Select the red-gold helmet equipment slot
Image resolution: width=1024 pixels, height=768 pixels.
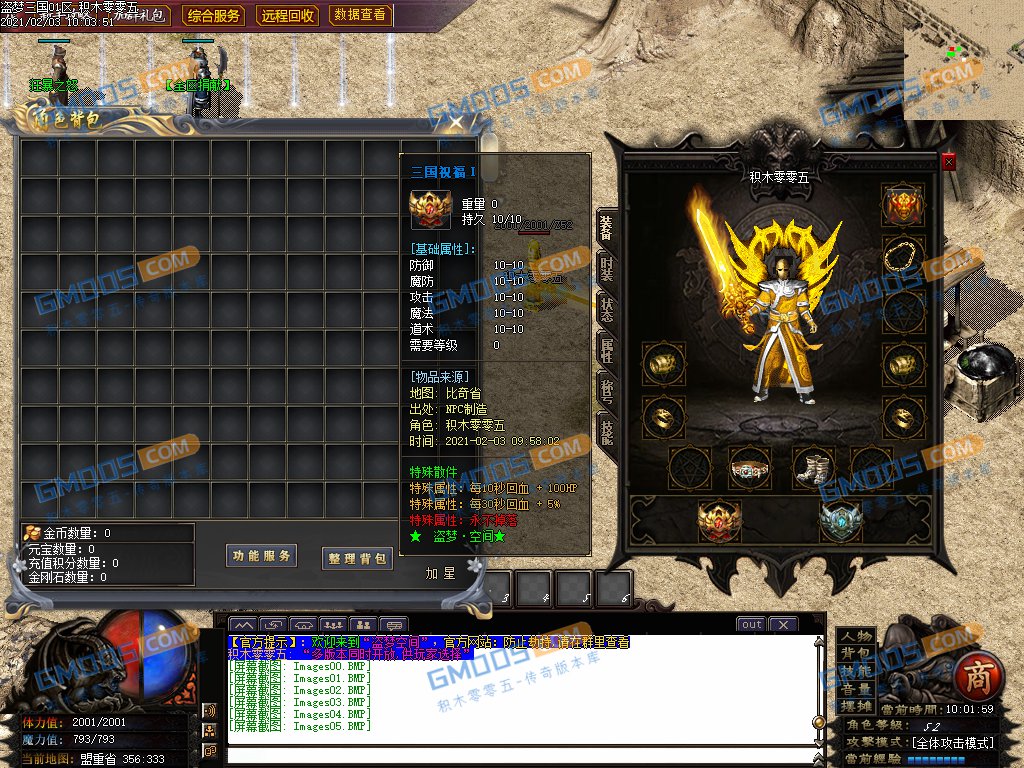coord(902,205)
